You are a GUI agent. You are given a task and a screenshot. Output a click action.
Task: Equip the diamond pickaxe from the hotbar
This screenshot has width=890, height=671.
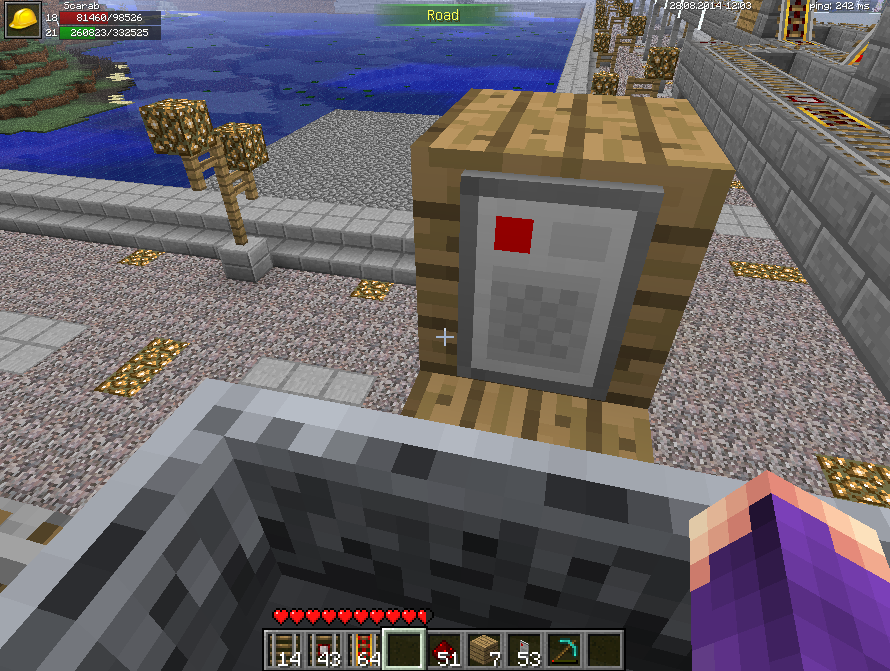564,649
